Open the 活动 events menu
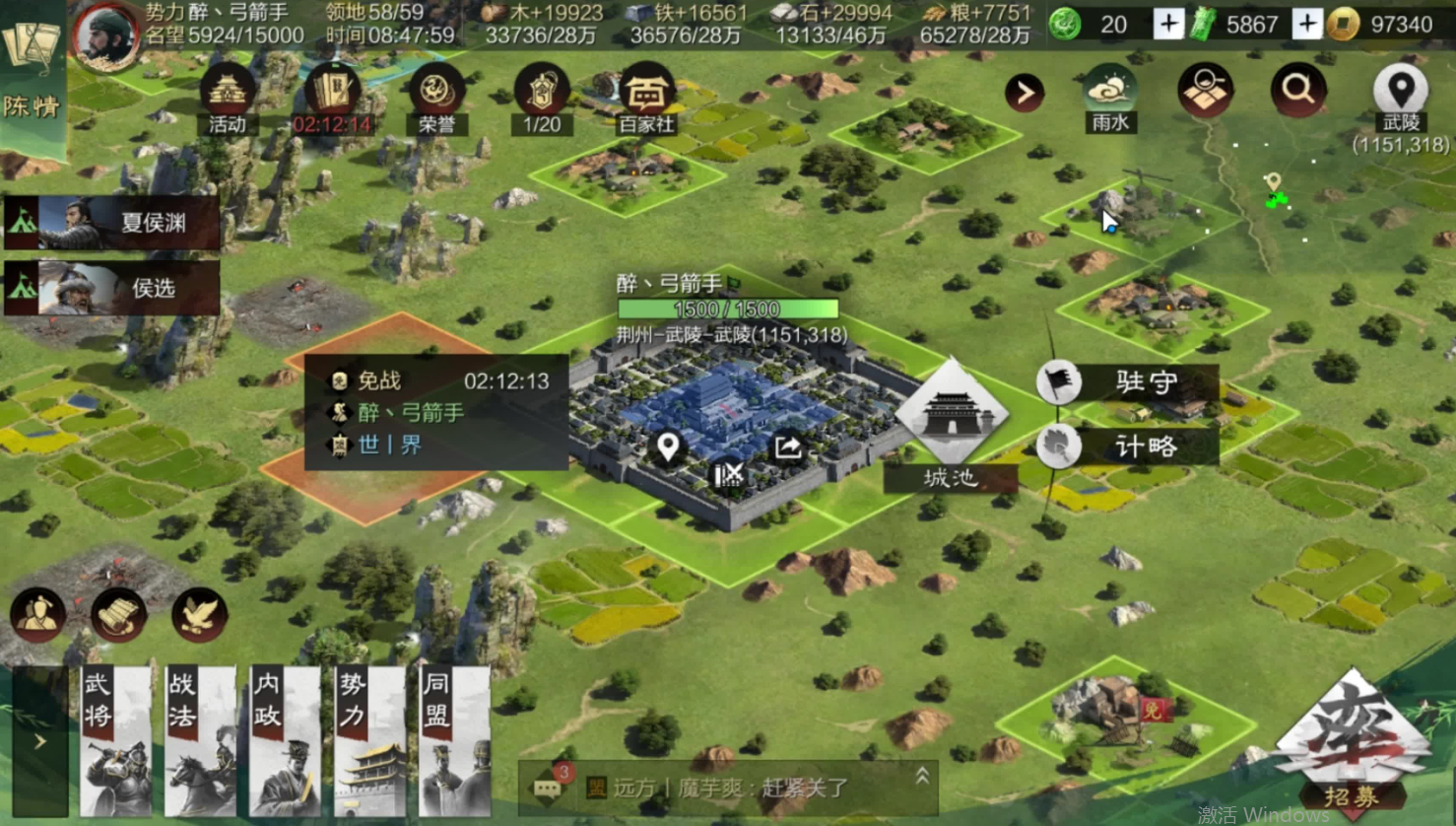The width and height of the screenshot is (1456, 826). click(227, 99)
